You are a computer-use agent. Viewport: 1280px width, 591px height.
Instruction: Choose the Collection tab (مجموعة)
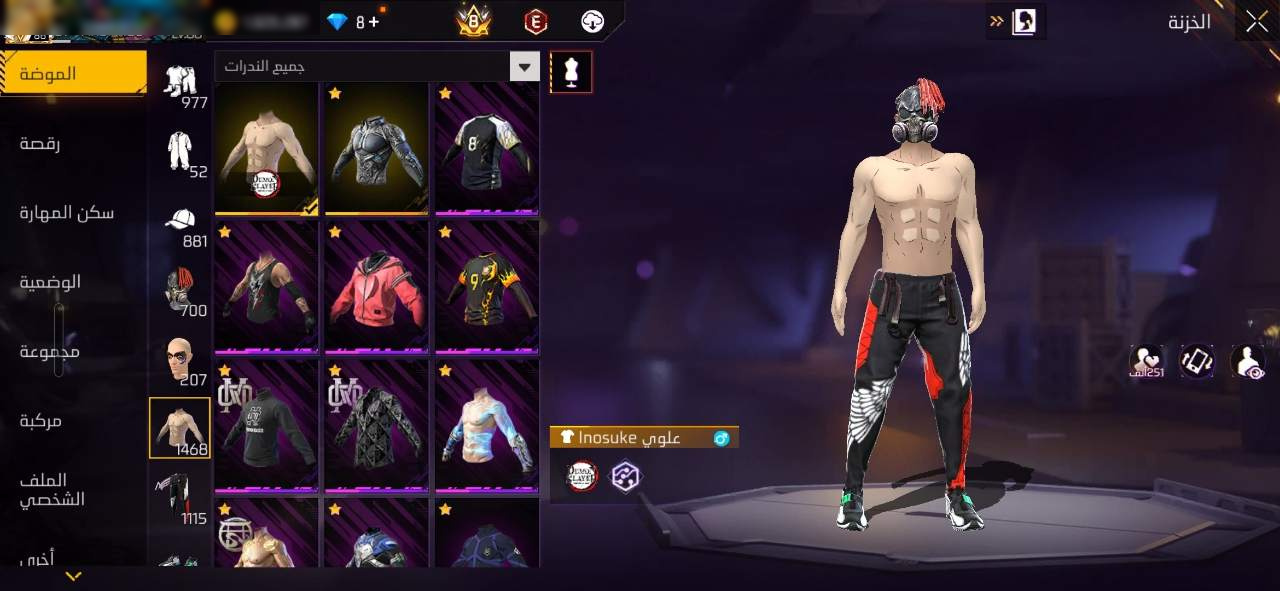point(49,351)
